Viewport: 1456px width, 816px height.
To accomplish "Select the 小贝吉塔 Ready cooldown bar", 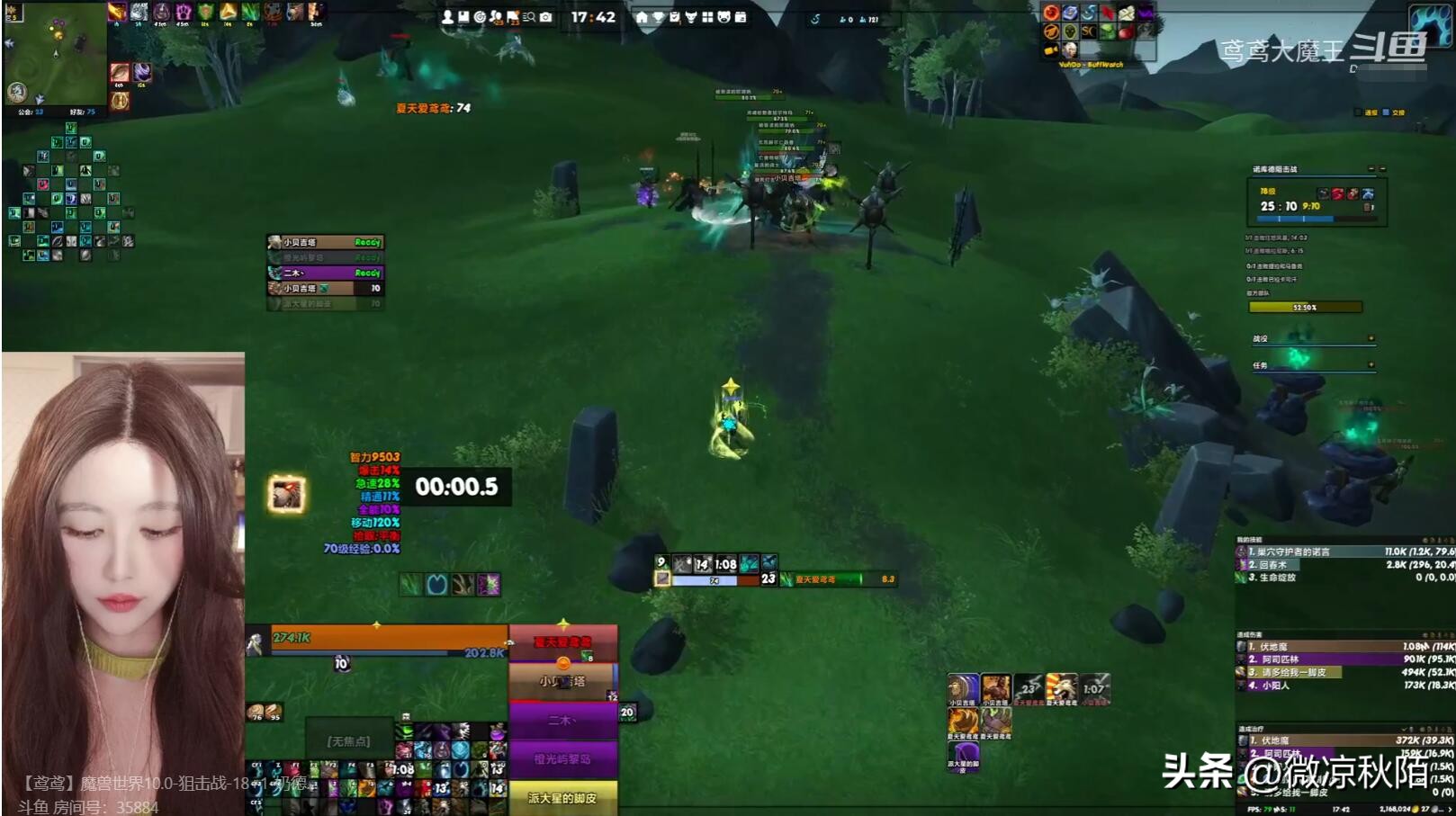I will click(x=326, y=242).
